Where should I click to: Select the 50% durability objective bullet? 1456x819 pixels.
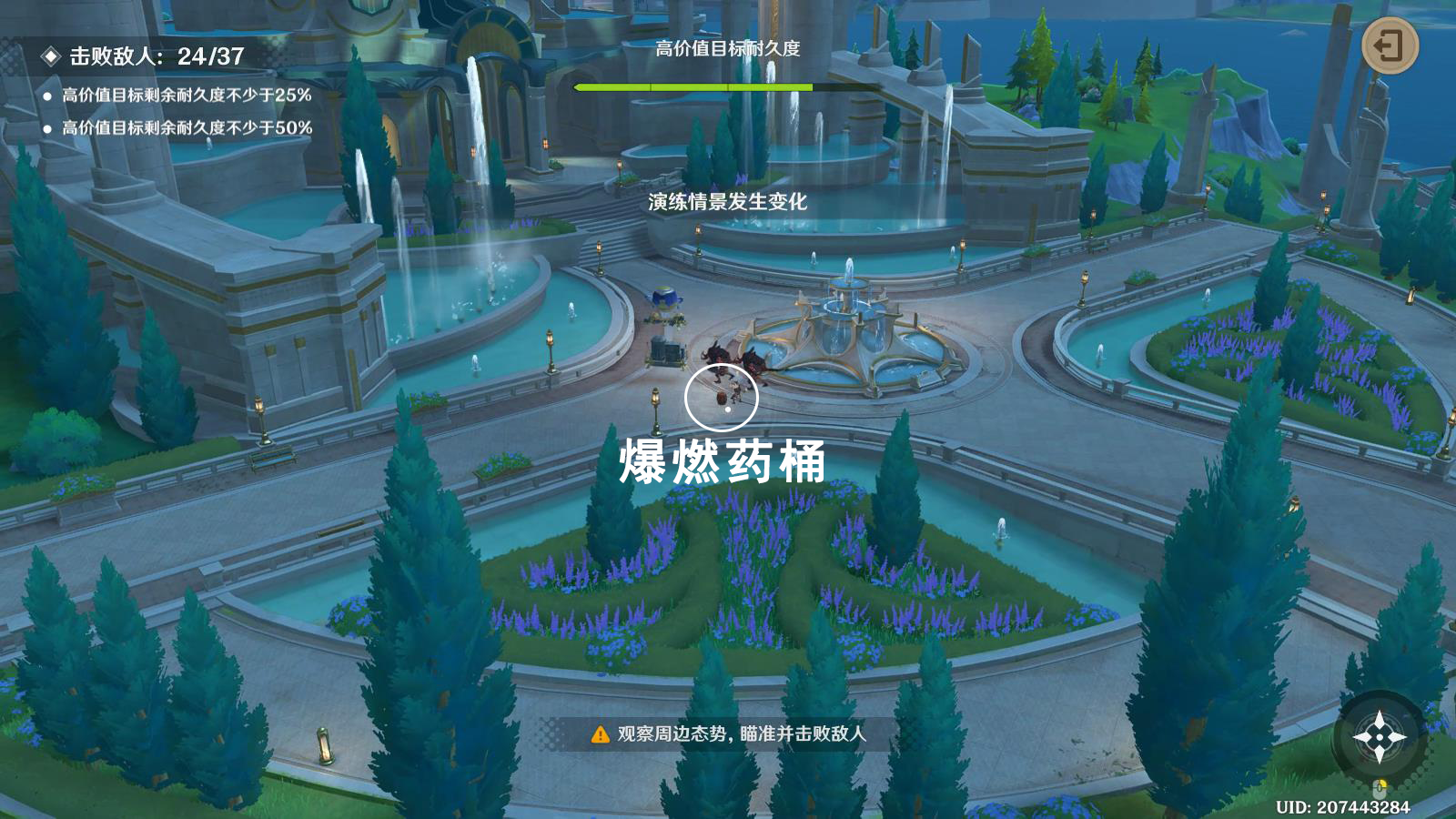tap(48, 130)
